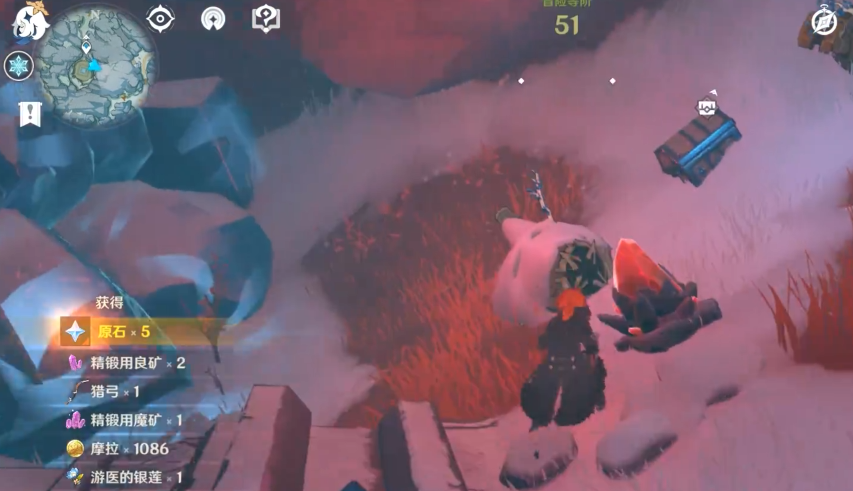The width and height of the screenshot is (853, 491).
Task: Open the arched star wish icon
Action: [x=212, y=18]
